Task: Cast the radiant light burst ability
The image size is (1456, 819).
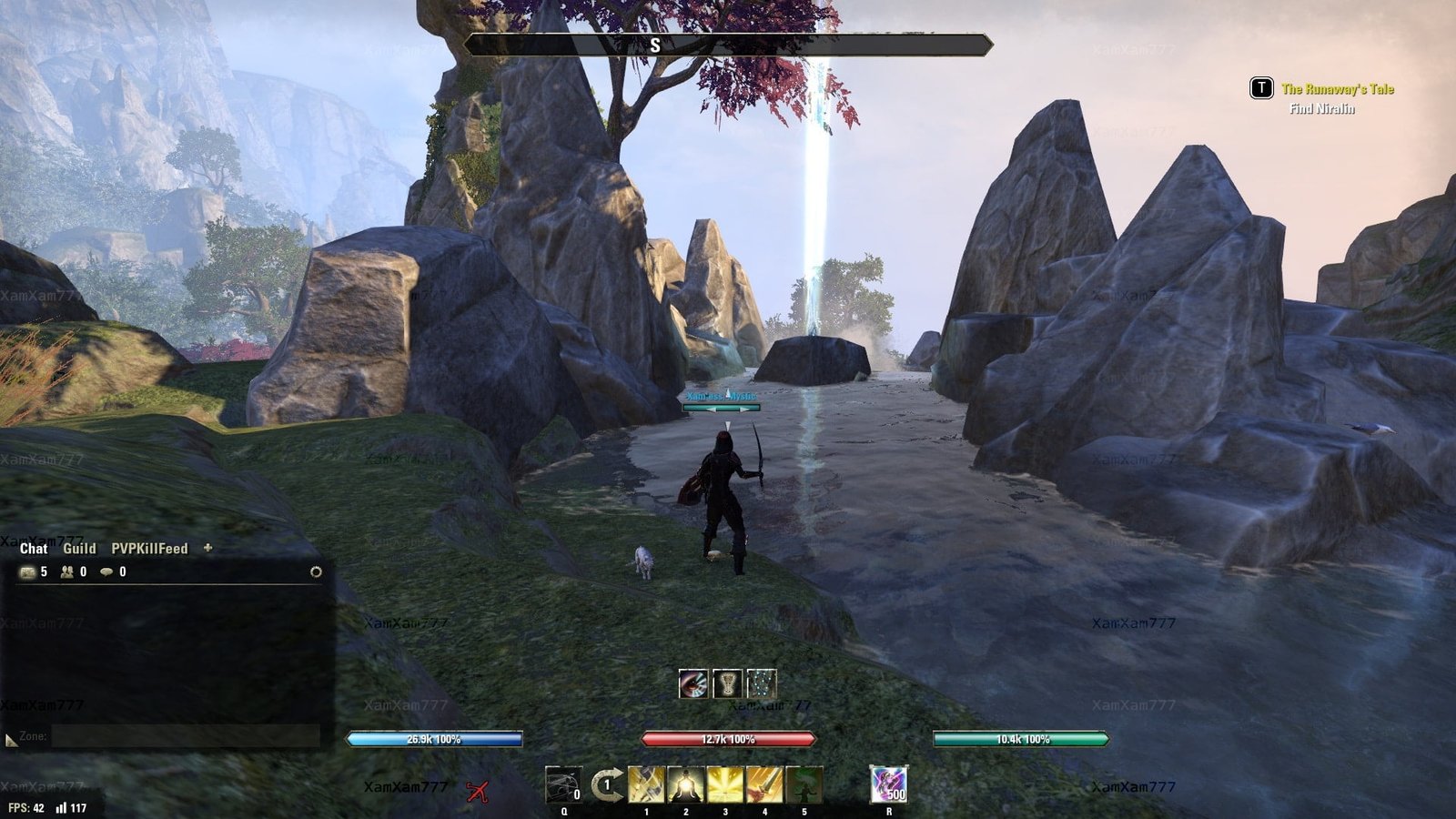Action: pos(725,784)
